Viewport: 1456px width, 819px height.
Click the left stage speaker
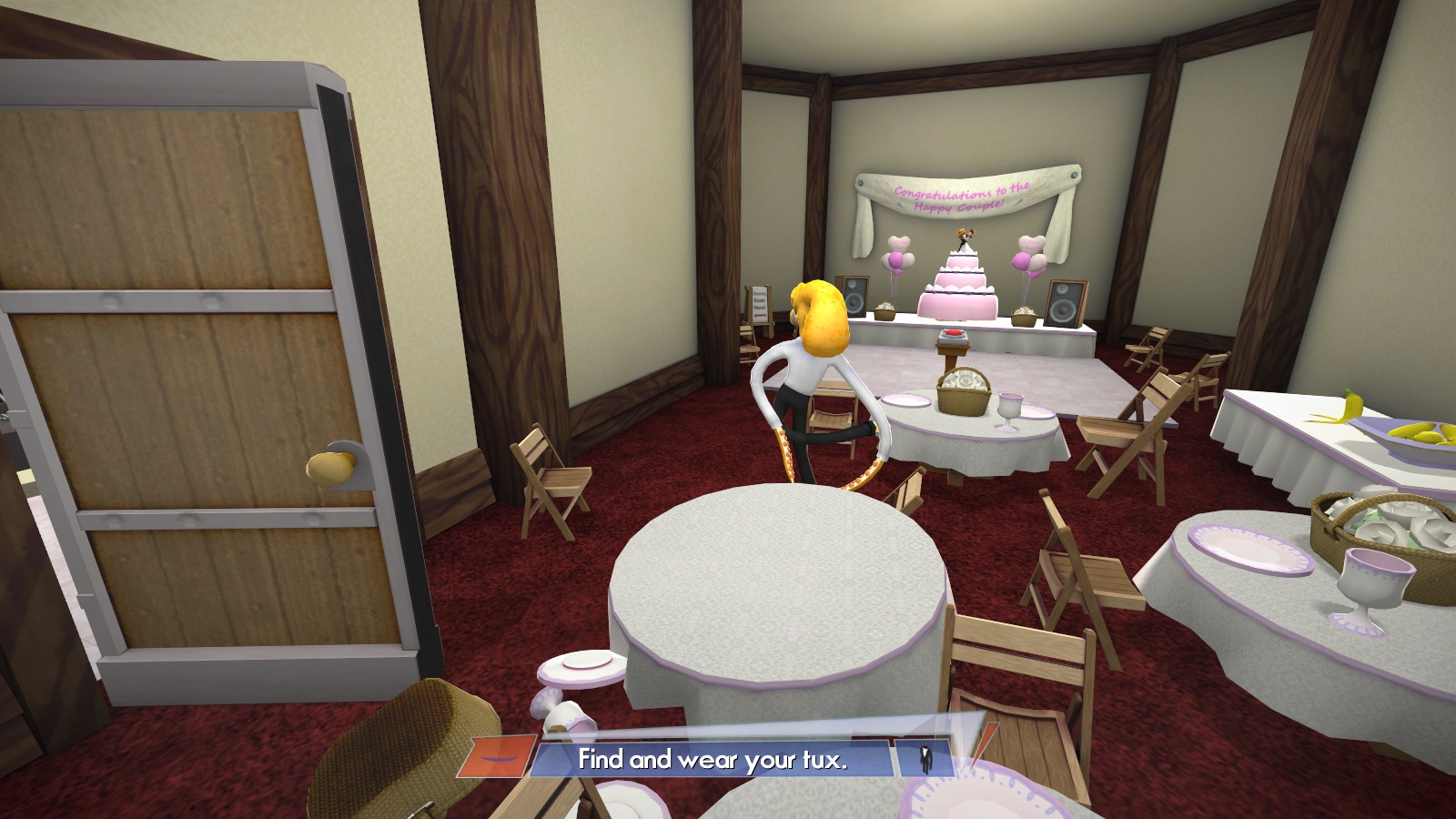point(854,299)
